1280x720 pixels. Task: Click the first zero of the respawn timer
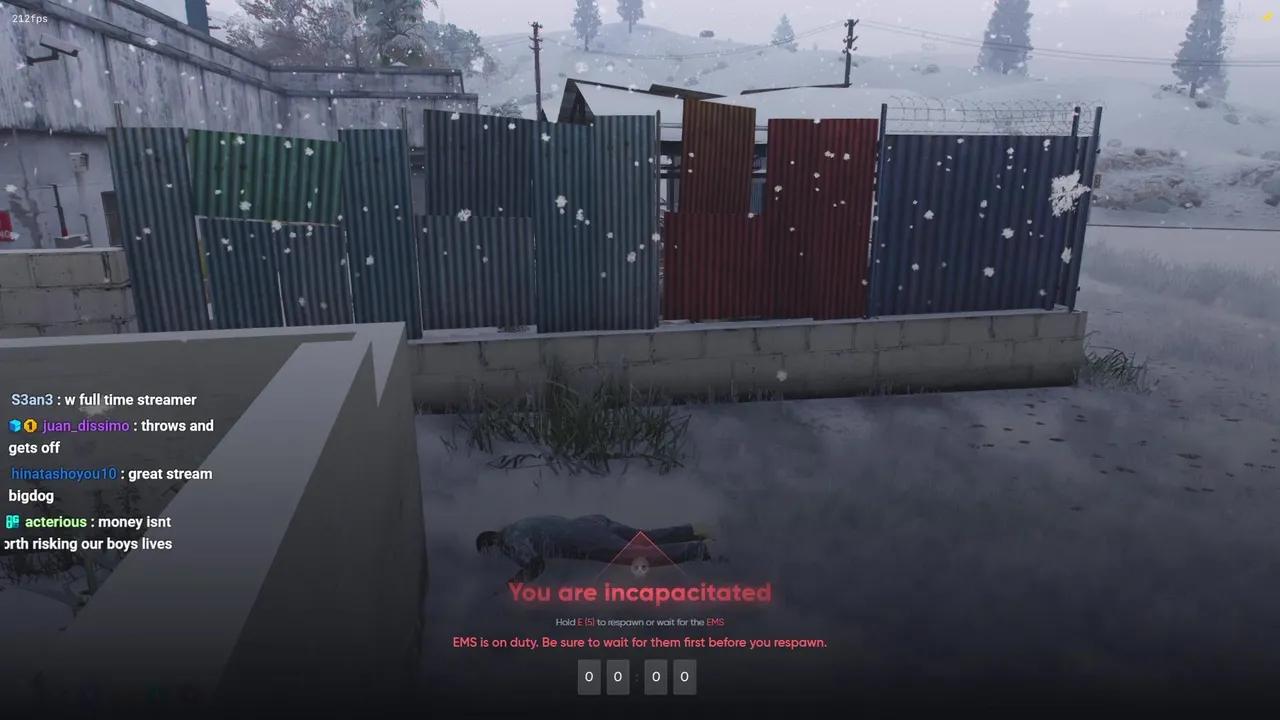coord(589,677)
